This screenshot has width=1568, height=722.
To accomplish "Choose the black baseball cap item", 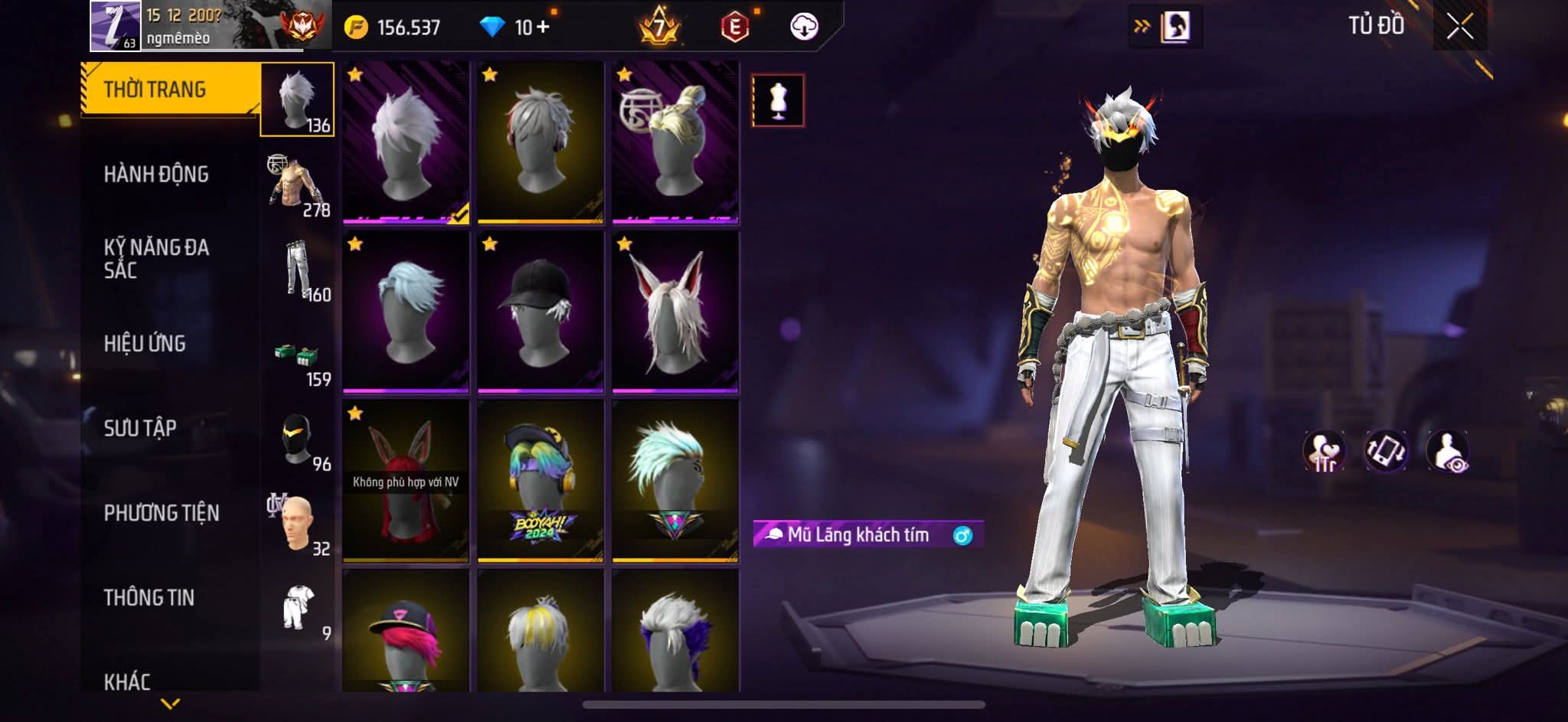I will pos(540,312).
